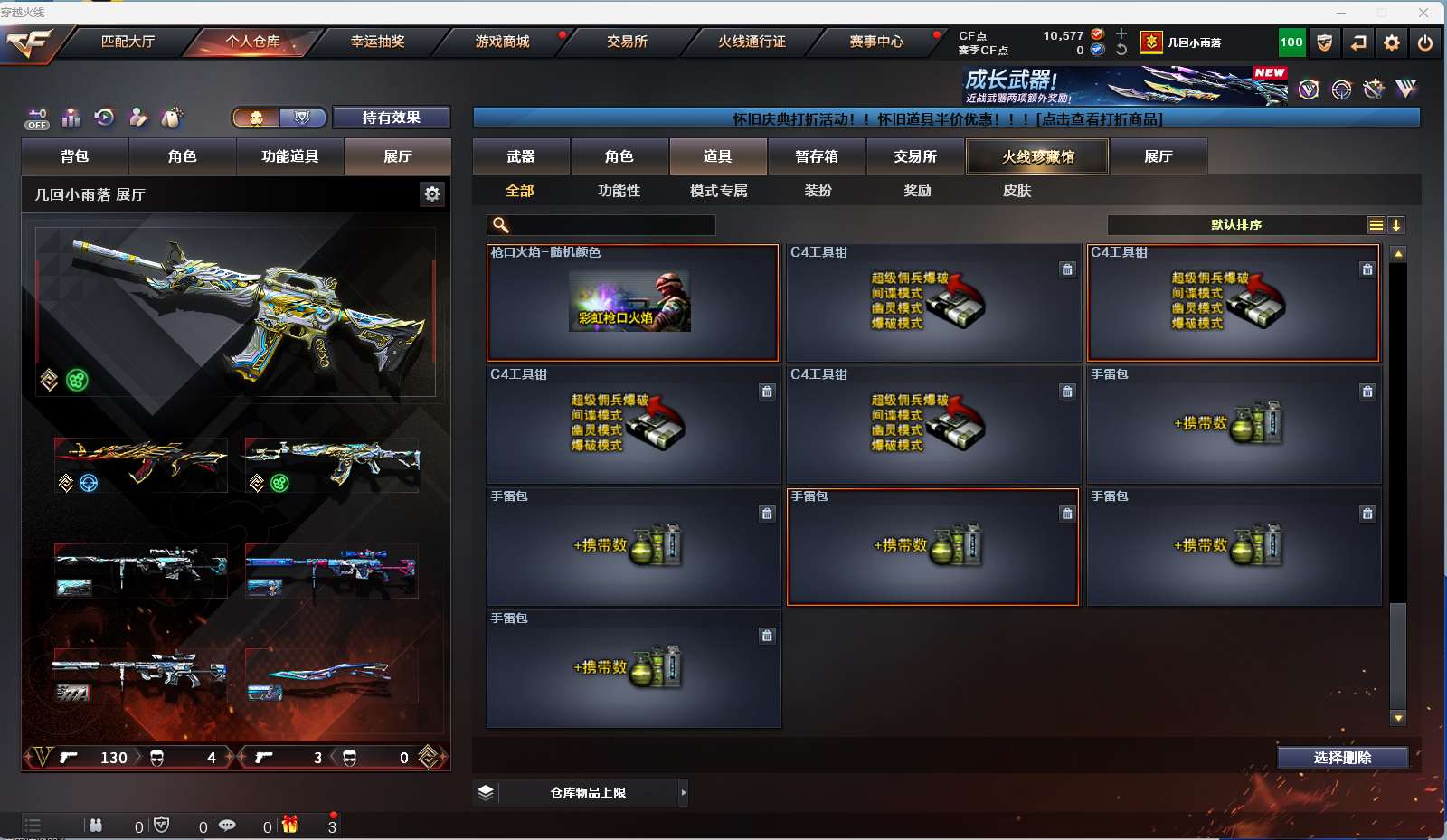The width and height of the screenshot is (1447, 840).
Task: Filter items by 功能性 subcategory
Action: (619, 191)
